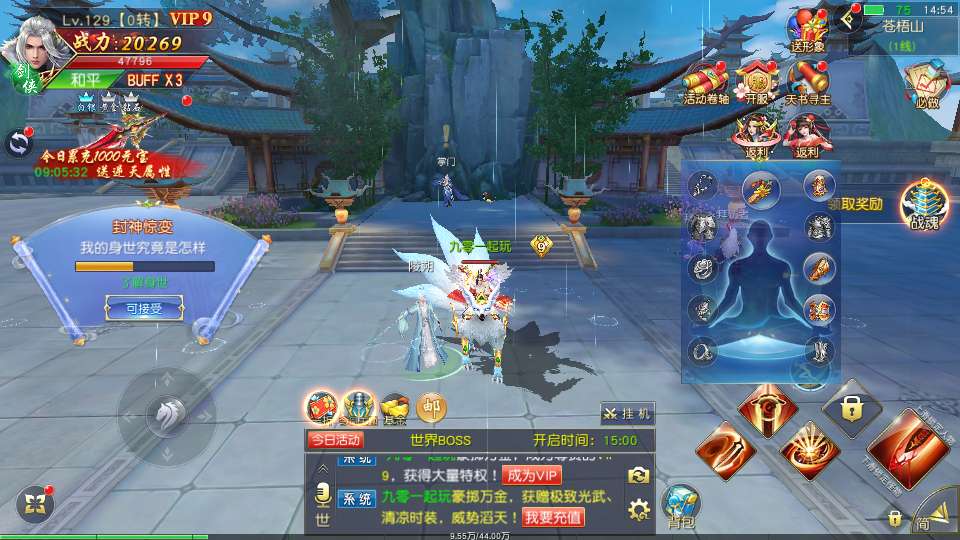Open the 必做 daily tasks icon

coord(925,84)
